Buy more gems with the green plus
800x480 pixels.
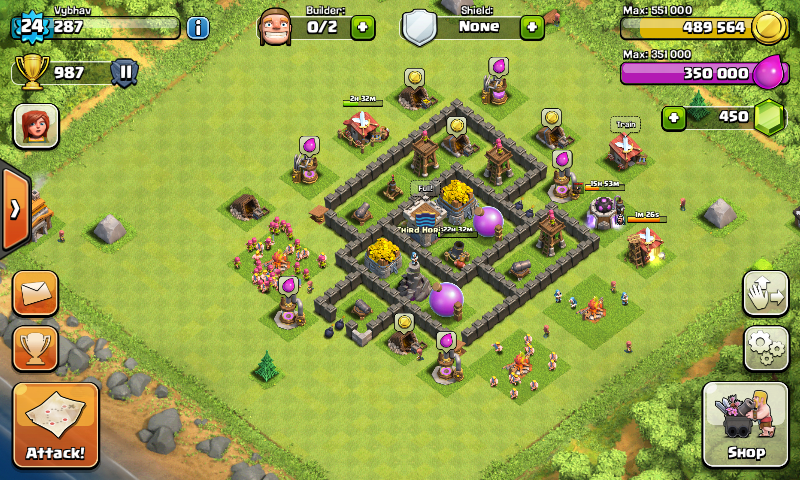coord(674,117)
